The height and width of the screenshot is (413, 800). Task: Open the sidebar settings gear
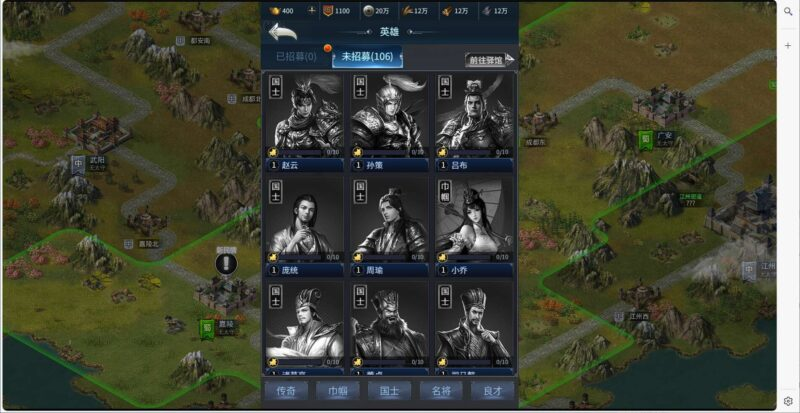point(788,400)
